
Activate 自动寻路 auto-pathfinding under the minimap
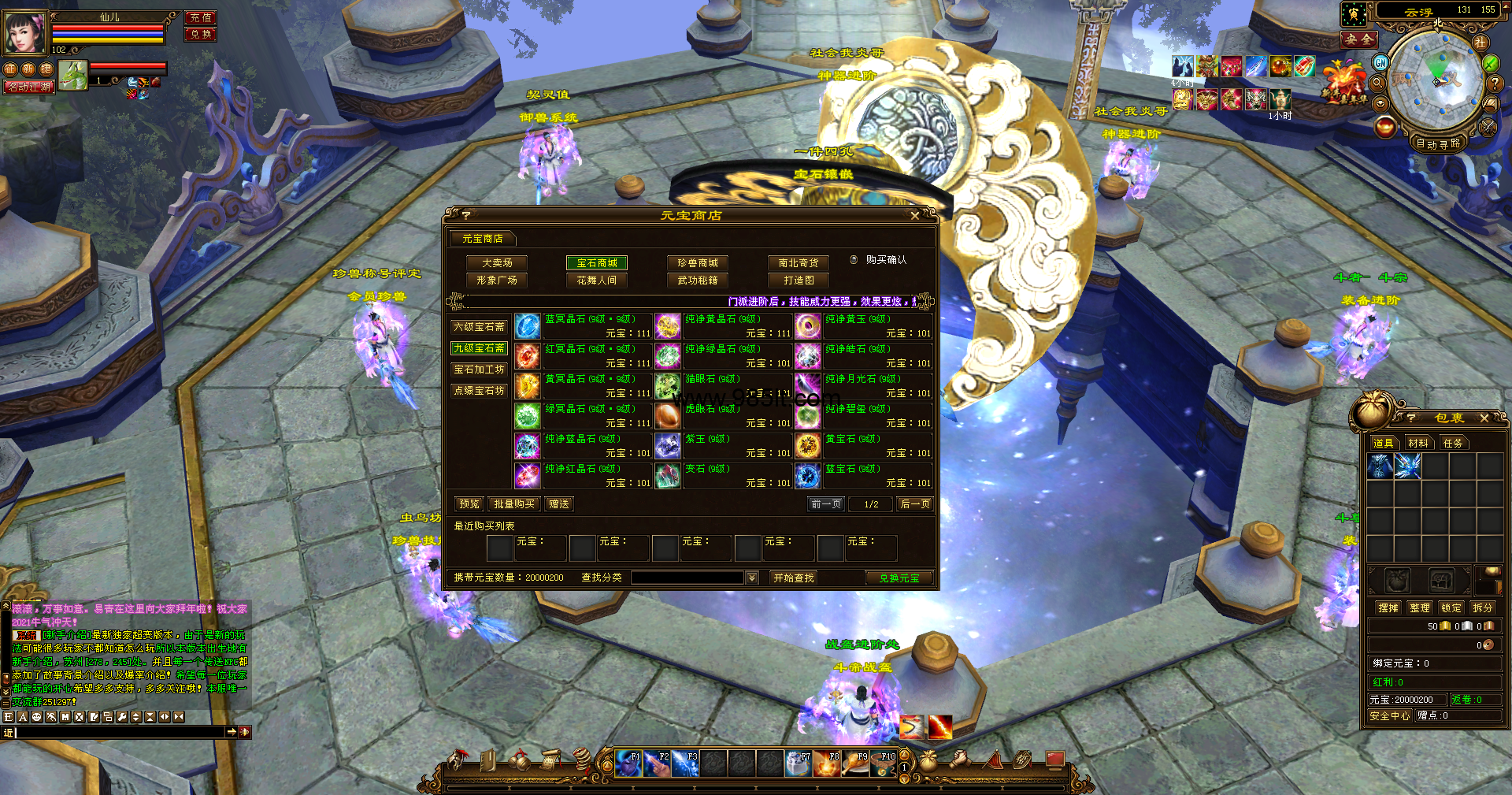coord(1438,143)
